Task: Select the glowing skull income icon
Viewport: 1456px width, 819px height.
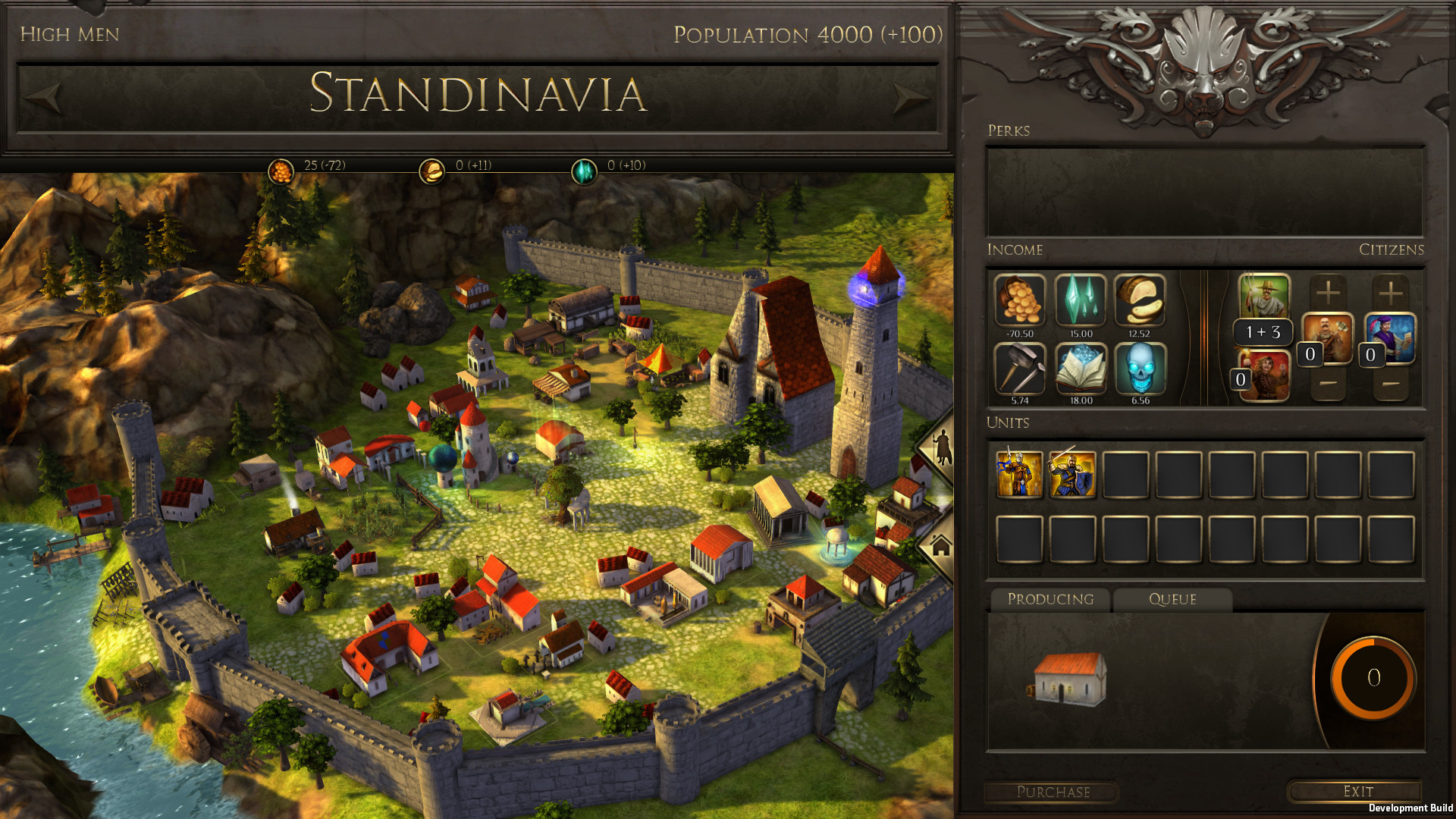Action: [1141, 369]
